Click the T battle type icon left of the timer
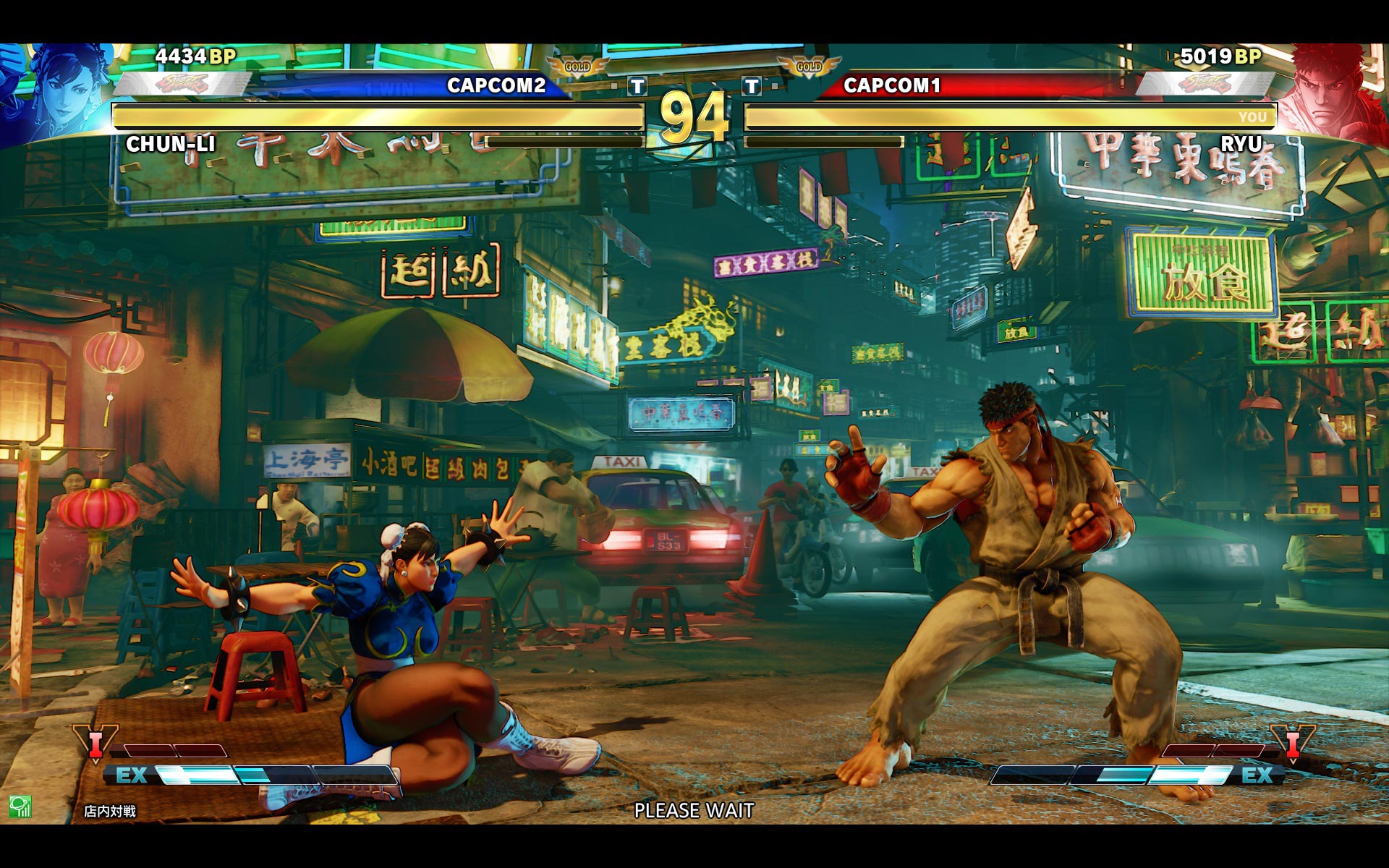The image size is (1389, 868). pyautogui.click(x=637, y=87)
